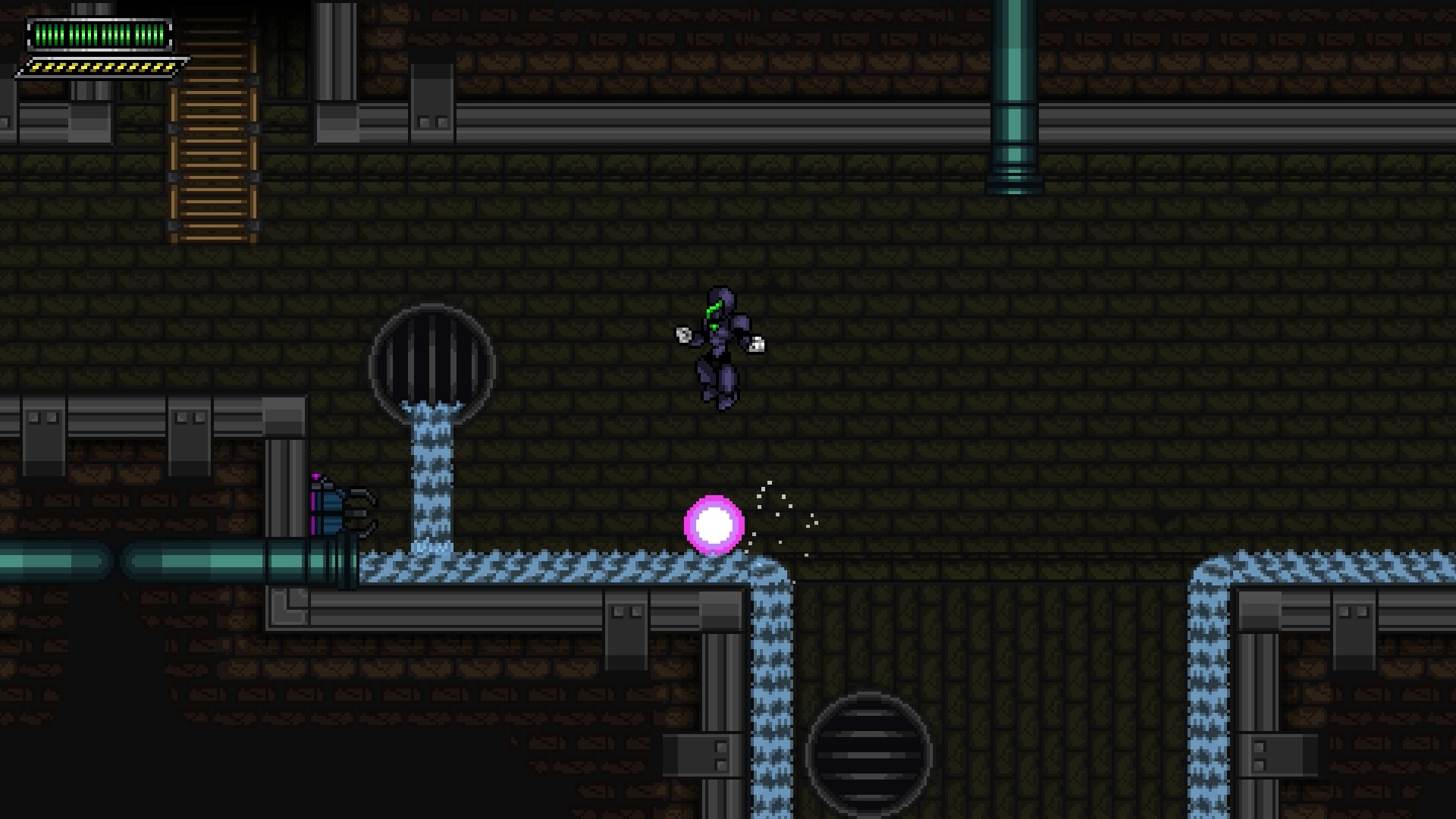Viewport: 1456px width, 819px height.
Task: Select the player character in purple armor
Action: (x=719, y=345)
